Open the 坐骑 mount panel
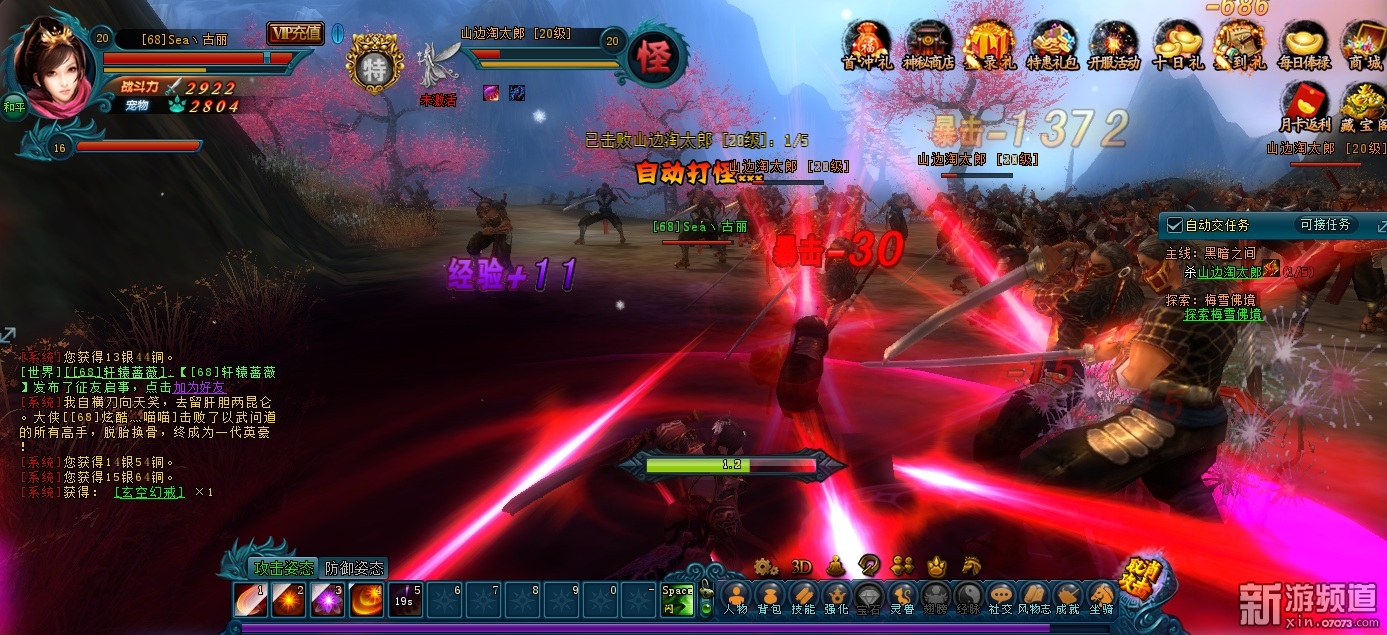1387x635 pixels. click(1101, 598)
